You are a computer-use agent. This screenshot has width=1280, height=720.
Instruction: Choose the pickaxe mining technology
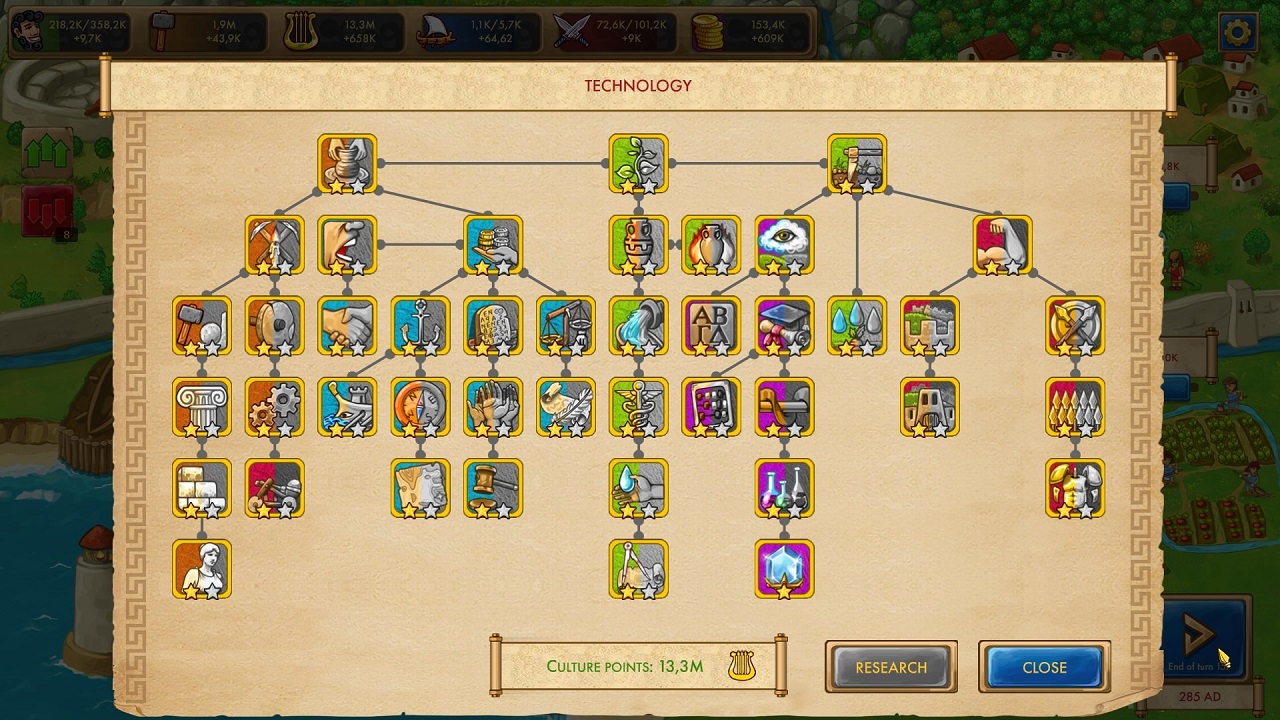point(274,245)
